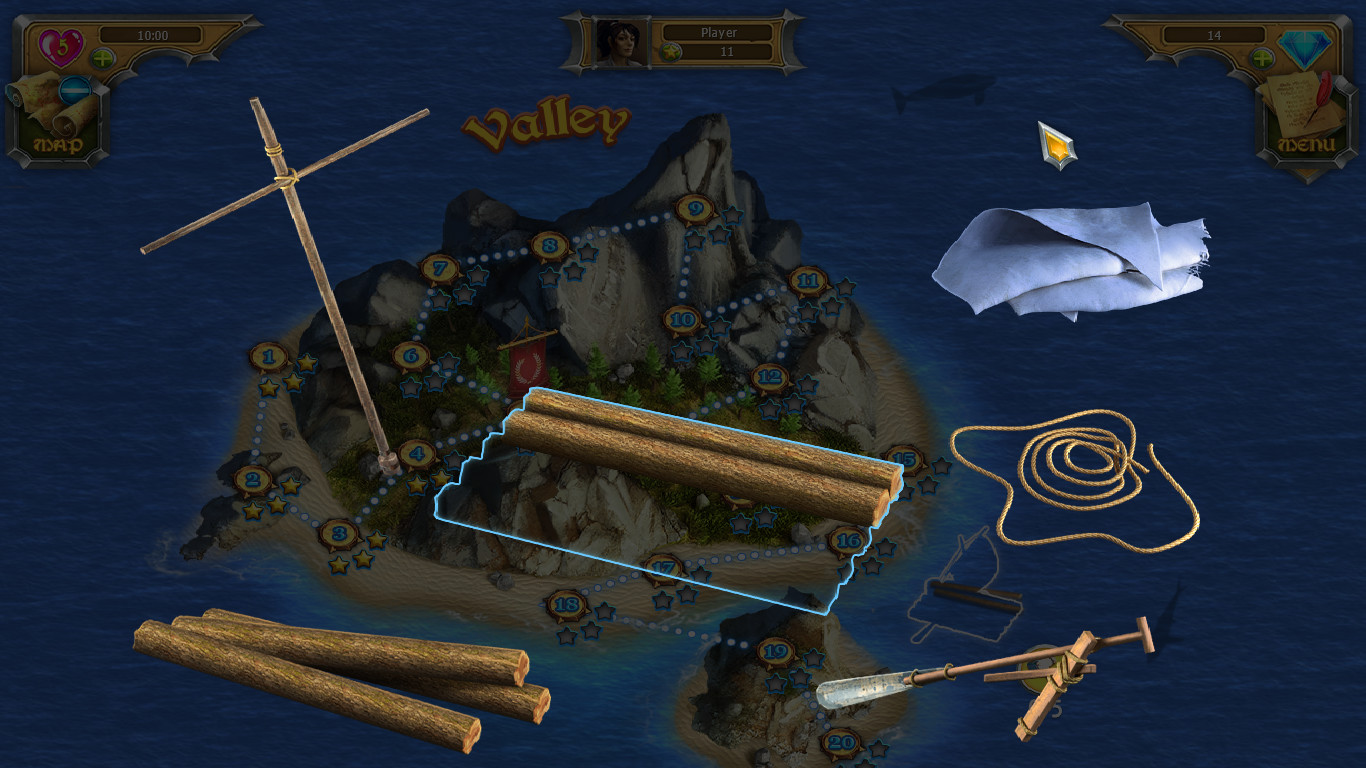Select the highlighted wooden logs collection piece

click(x=700, y=455)
